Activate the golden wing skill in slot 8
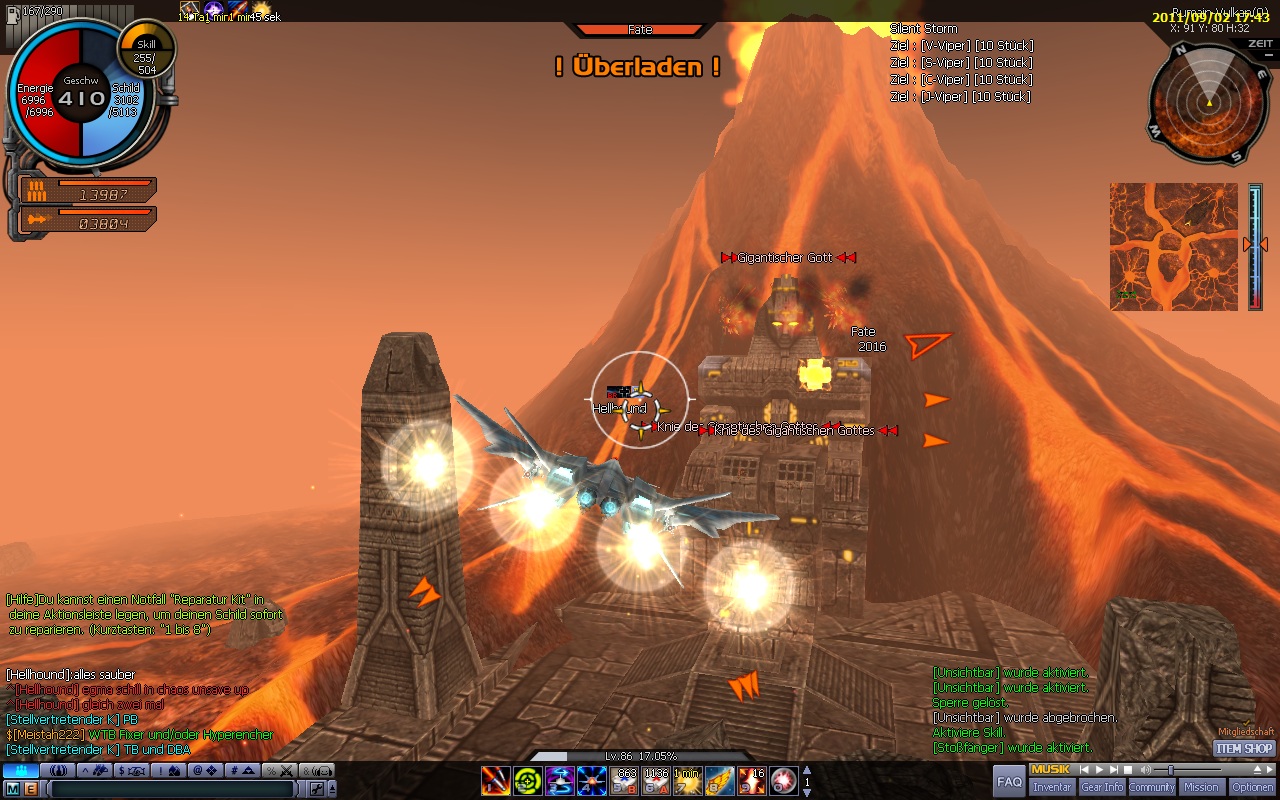The image size is (1280, 800). coord(719,781)
